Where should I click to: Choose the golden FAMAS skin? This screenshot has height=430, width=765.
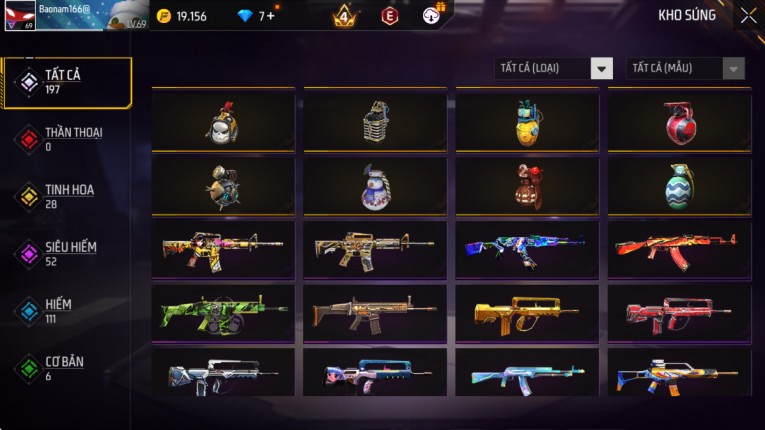coord(527,313)
